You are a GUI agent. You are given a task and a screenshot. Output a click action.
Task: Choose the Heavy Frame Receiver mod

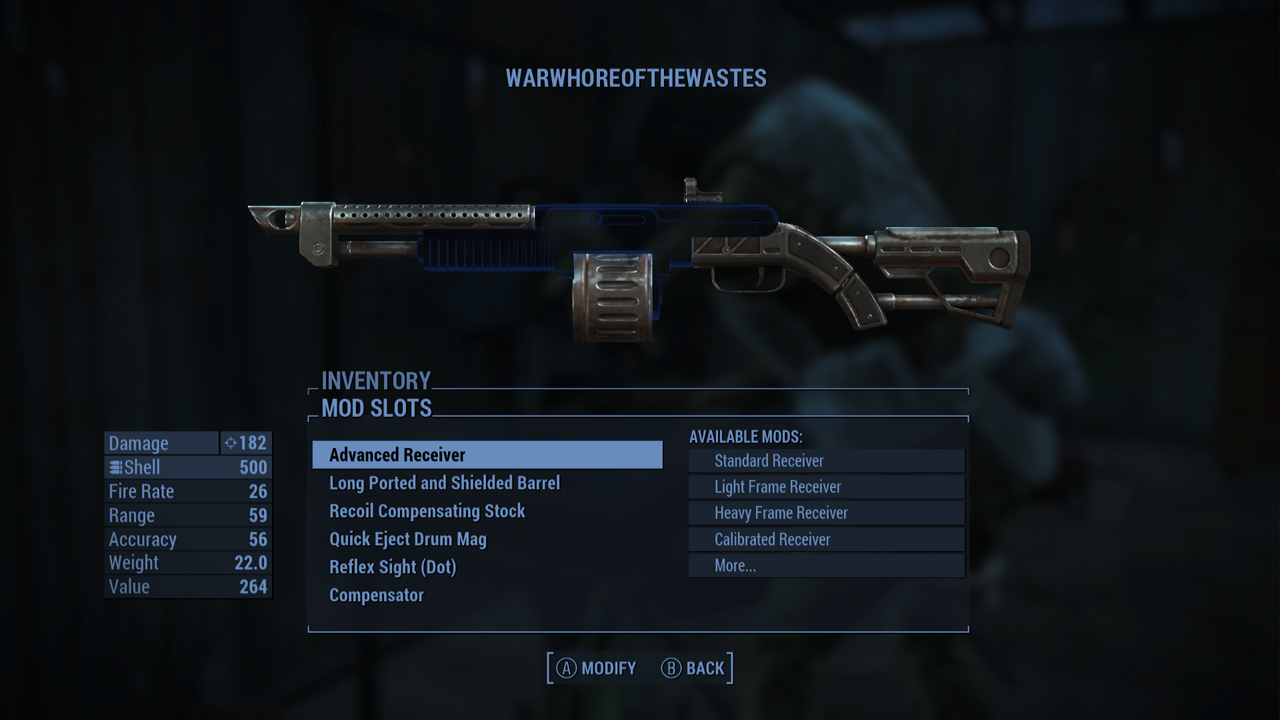point(826,513)
